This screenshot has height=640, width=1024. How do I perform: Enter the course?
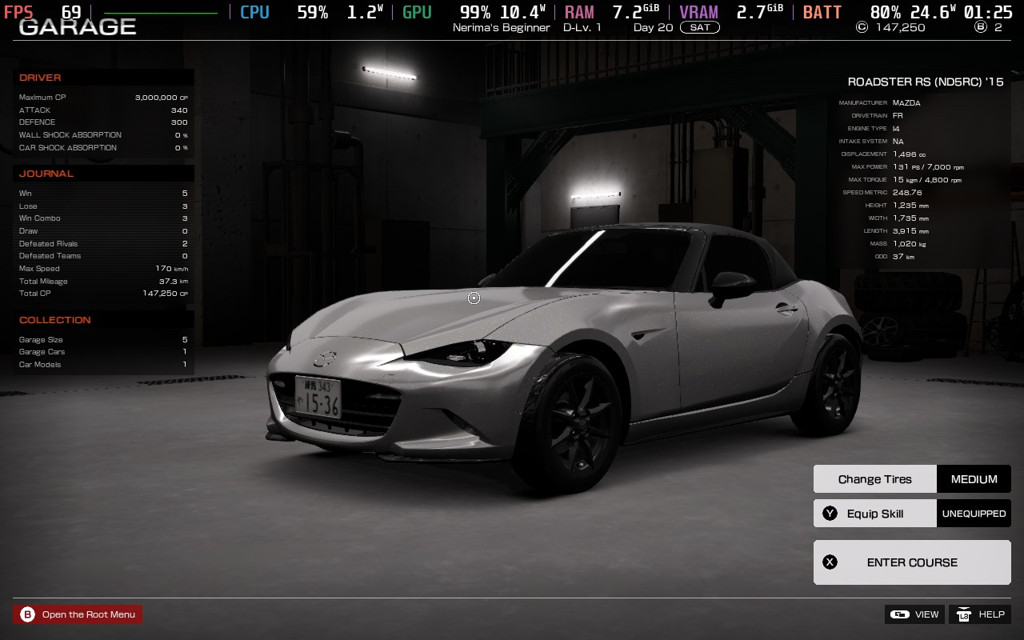point(911,562)
